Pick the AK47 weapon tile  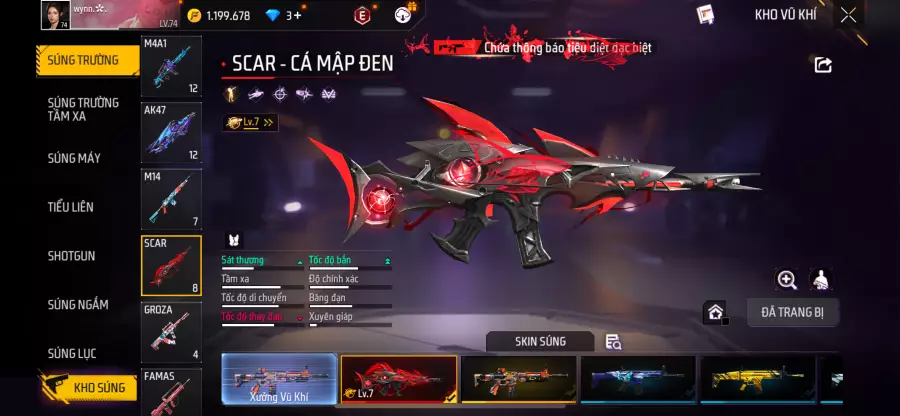point(171,133)
